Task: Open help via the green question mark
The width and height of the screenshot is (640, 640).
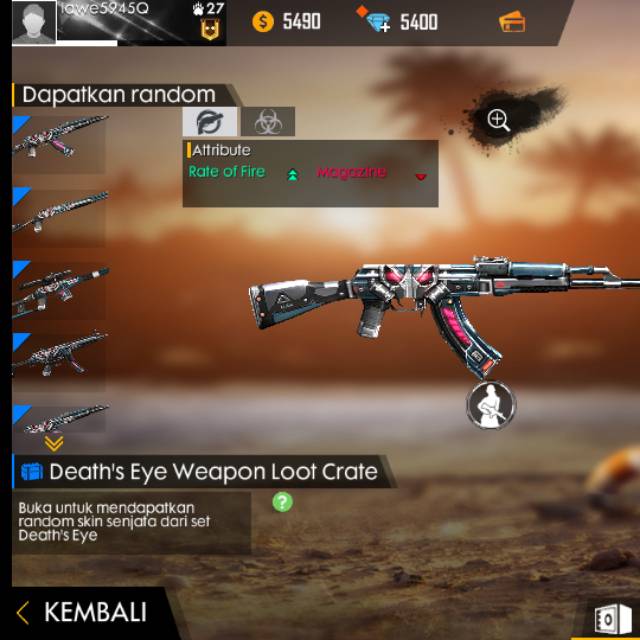Action: 283,502
